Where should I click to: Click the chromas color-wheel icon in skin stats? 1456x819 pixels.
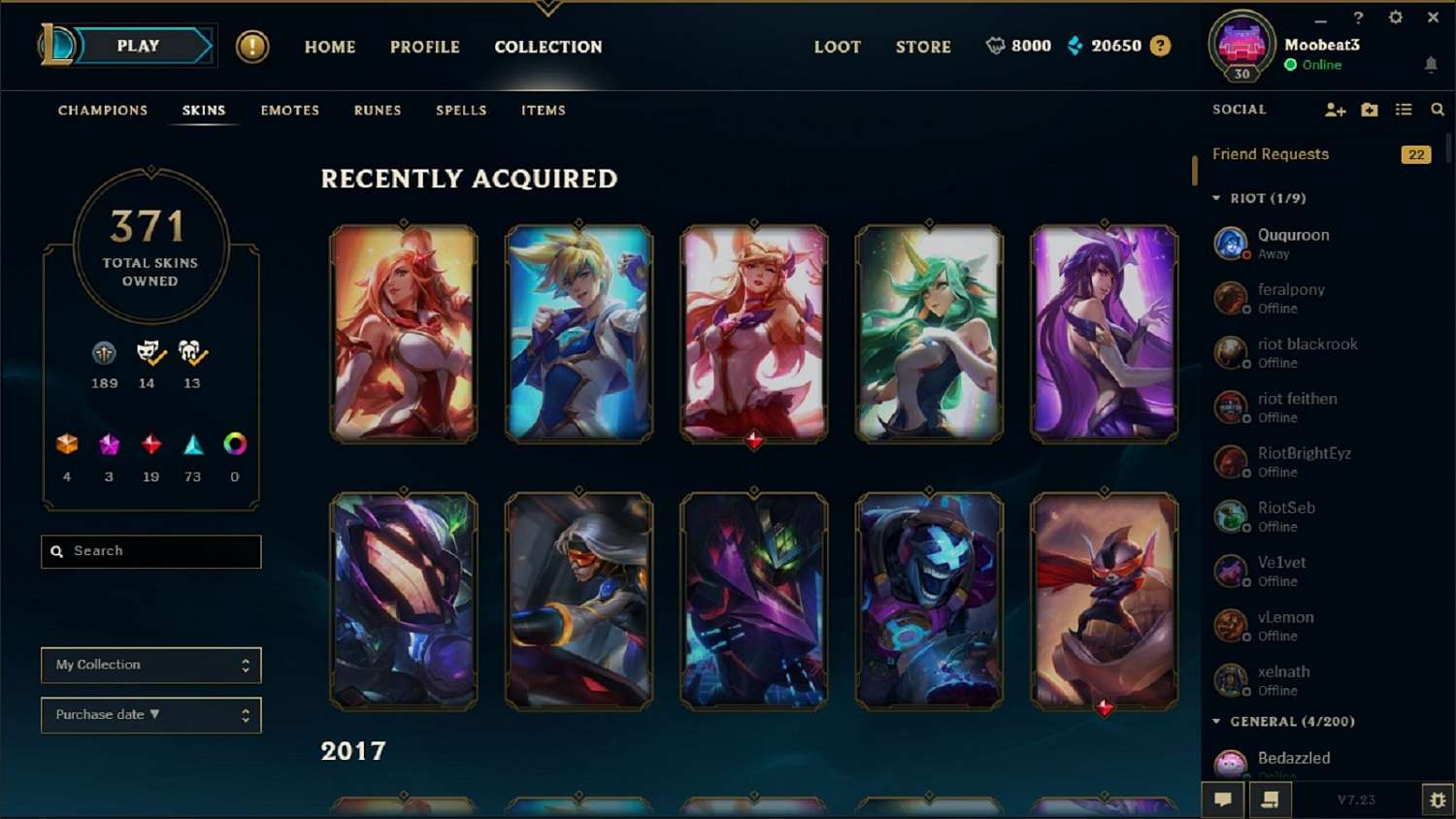coord(234,446)
